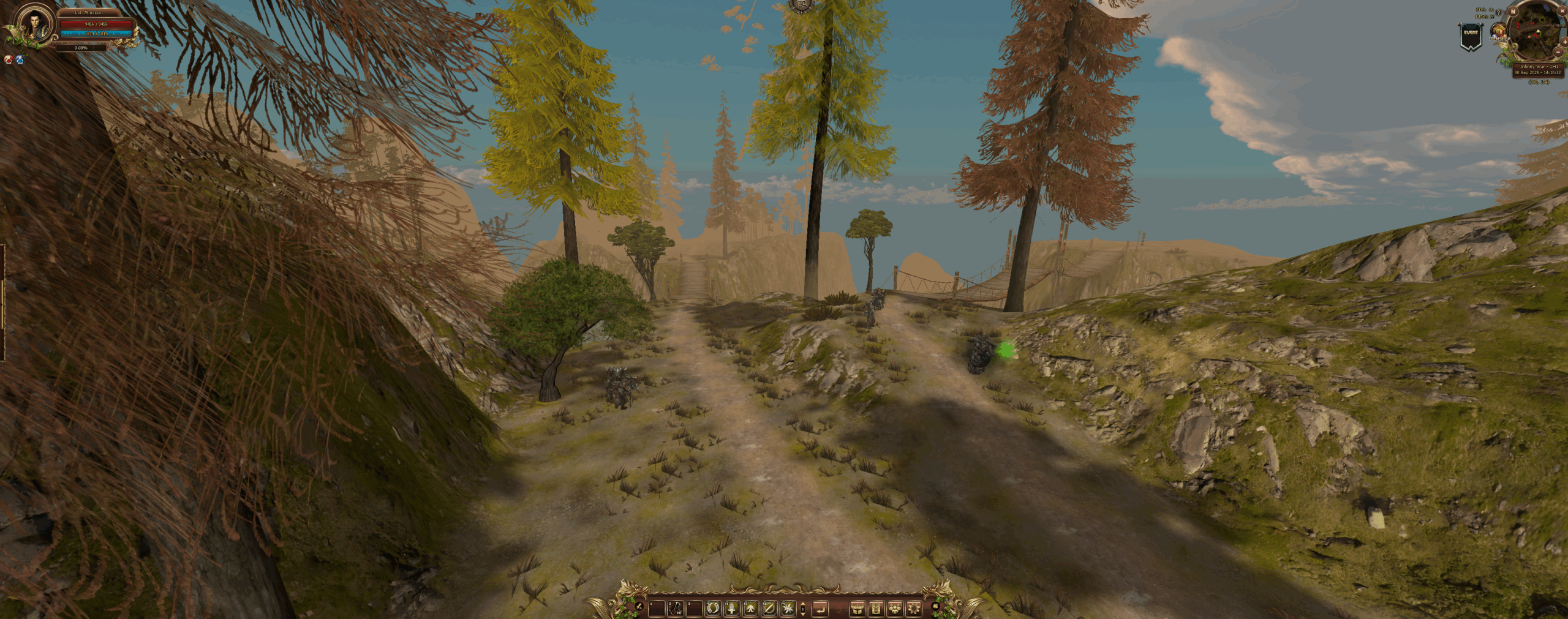Viewport: 1568px width, 619px height.
Task: Toggle the red potion auto-use icon
Action: click(9, 60)
